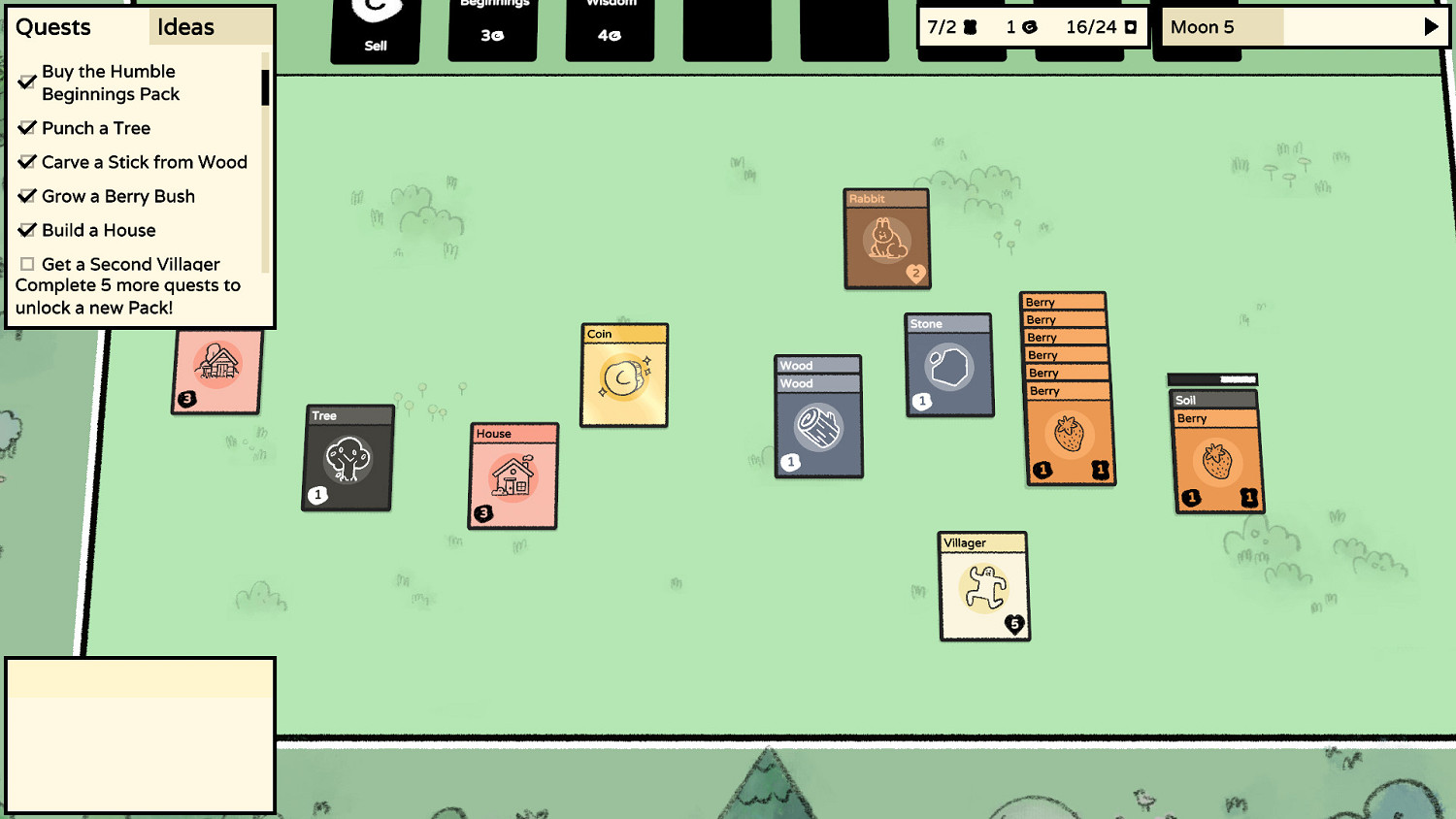Screen dimensions: 1456x819
Task: Click the Sell card slot
Action: click(375, 29)
